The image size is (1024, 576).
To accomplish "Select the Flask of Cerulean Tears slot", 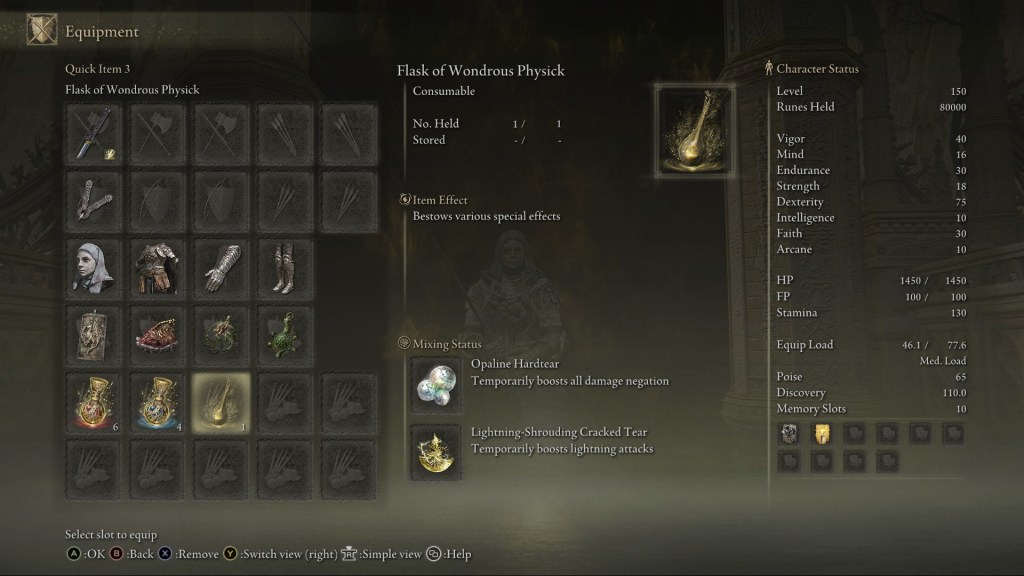I will [157, 402].
